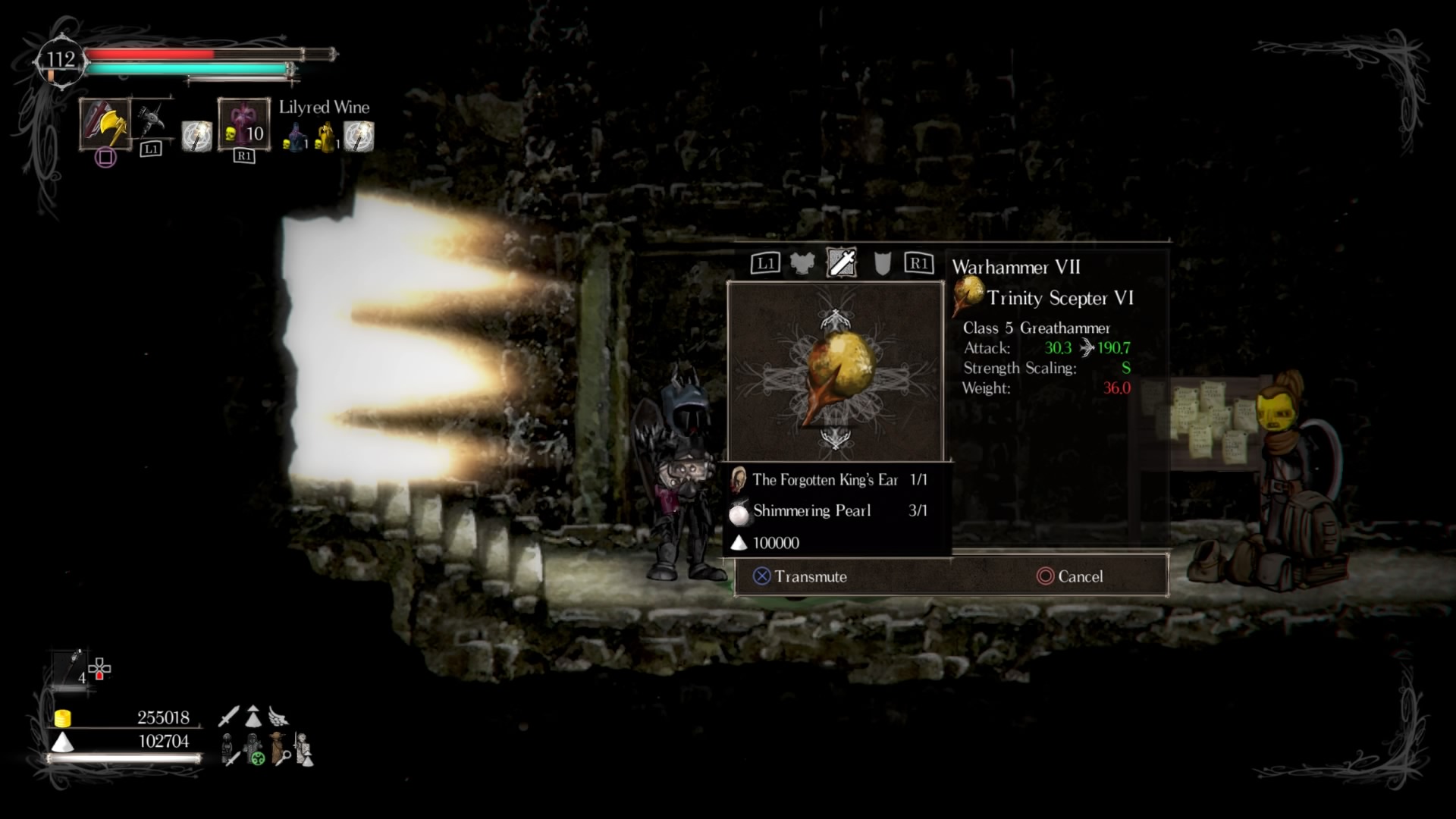Cancel the transmutation
The width and height of the screenshot is (1456, 819).
[1070, 576]
